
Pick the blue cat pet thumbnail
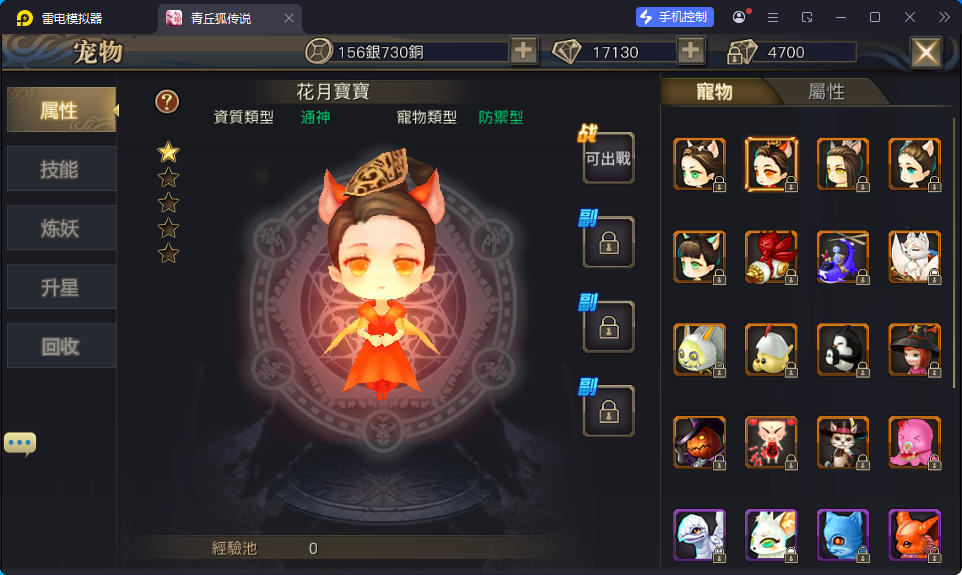coord(843,535)
